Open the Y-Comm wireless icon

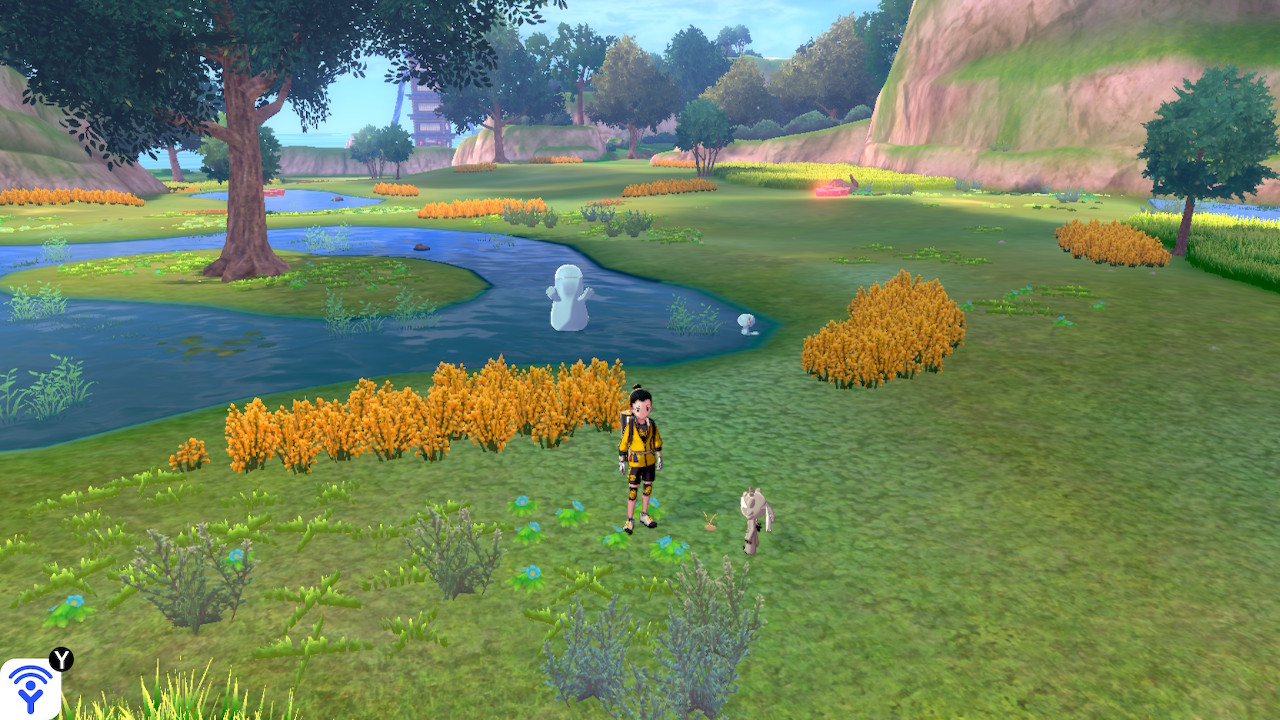click(x=31, y=688)
